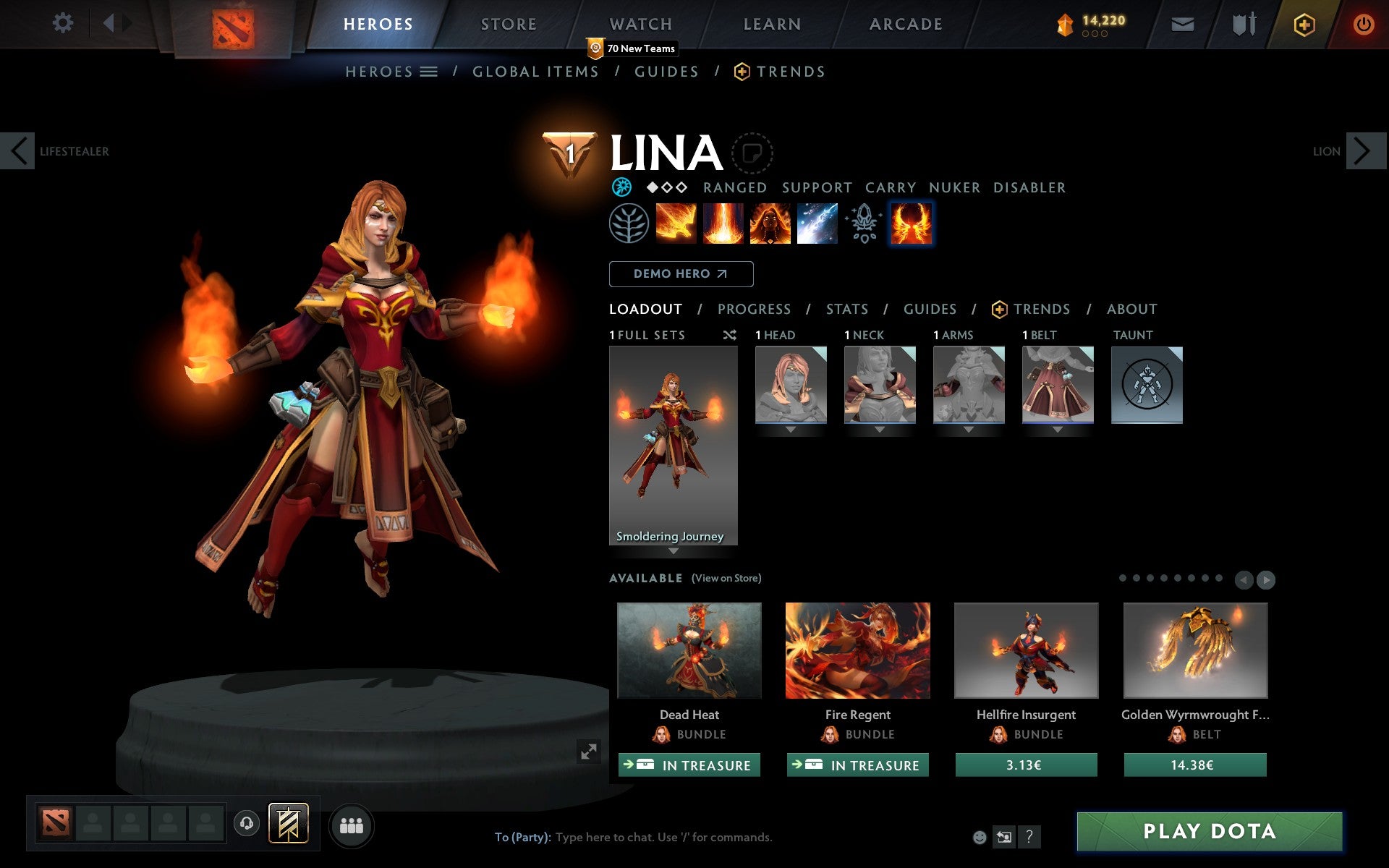
Task: Open the mail notifications icon
Action: pyautogui.click(x=1182, y=24)
